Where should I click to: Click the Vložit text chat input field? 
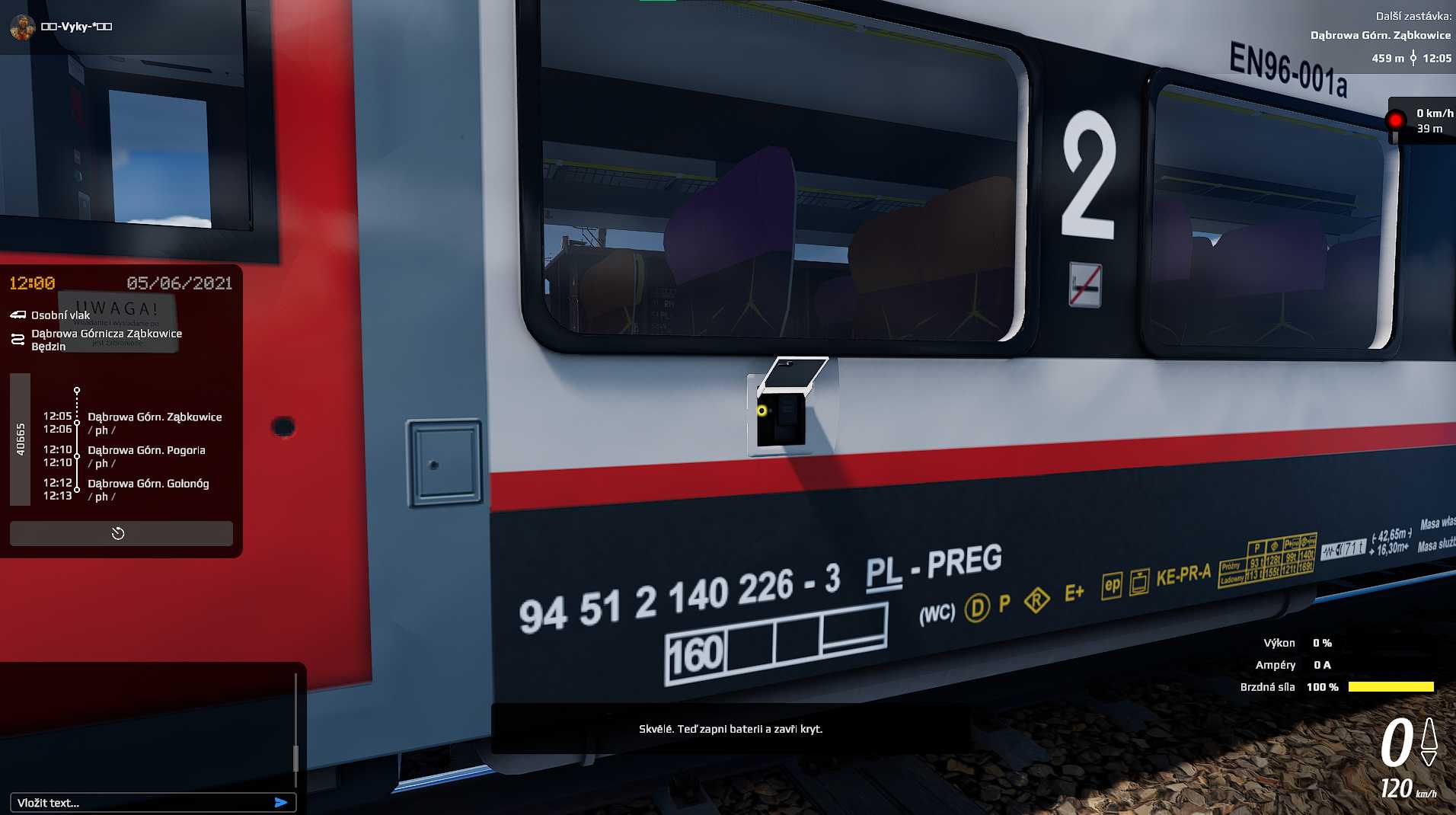coord(137,802)
